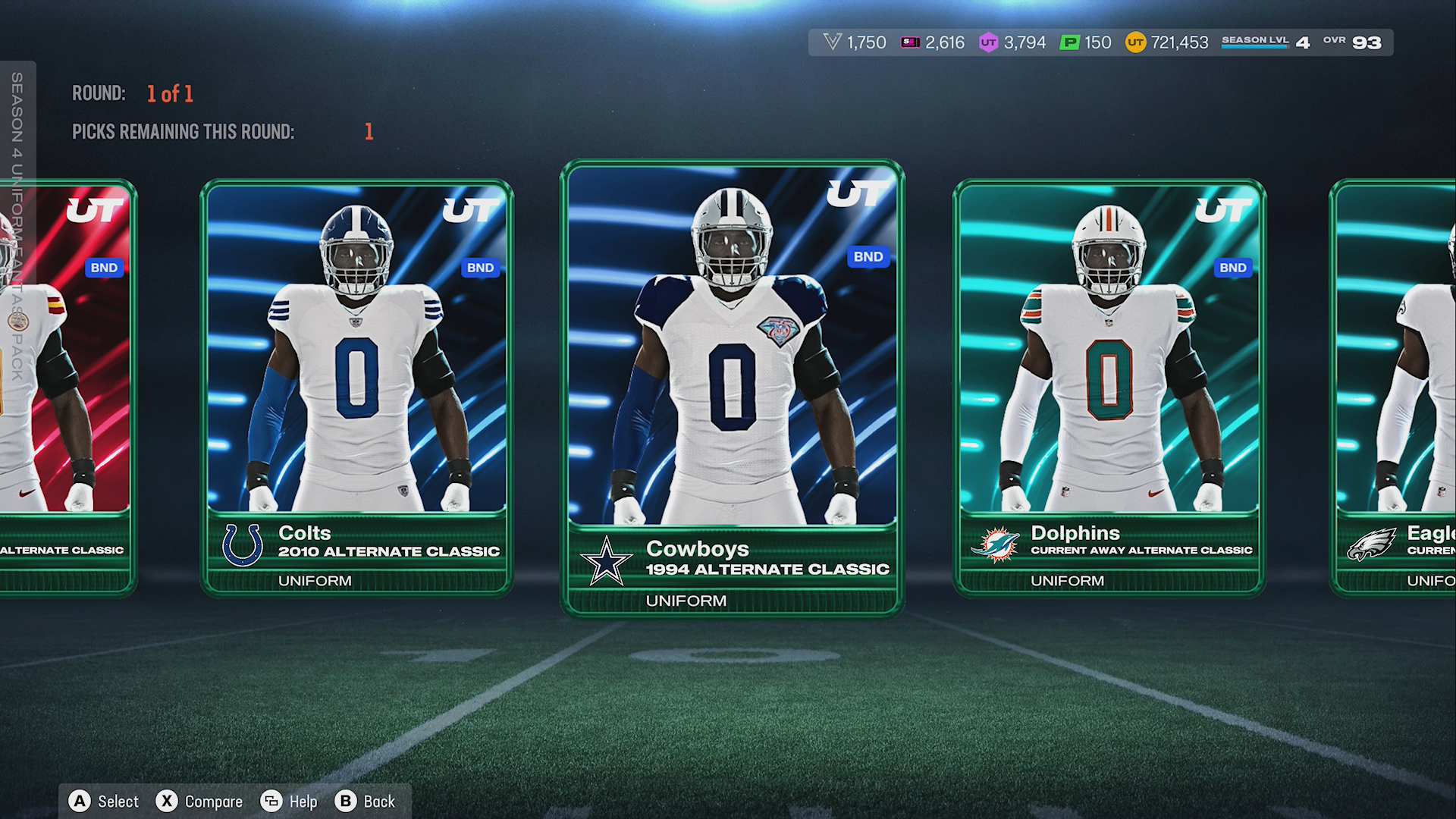Go Back using the bottom bar
1456x819 pixels.
pos(366,802)
